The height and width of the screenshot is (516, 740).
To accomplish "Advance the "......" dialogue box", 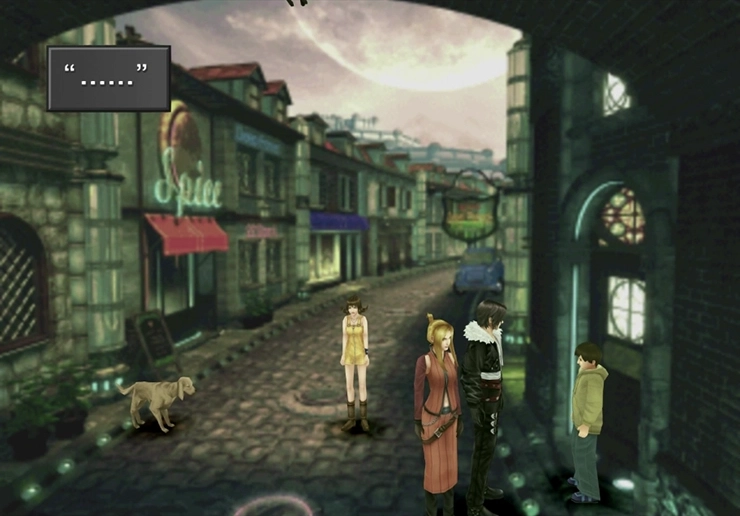I will [108, 77].
